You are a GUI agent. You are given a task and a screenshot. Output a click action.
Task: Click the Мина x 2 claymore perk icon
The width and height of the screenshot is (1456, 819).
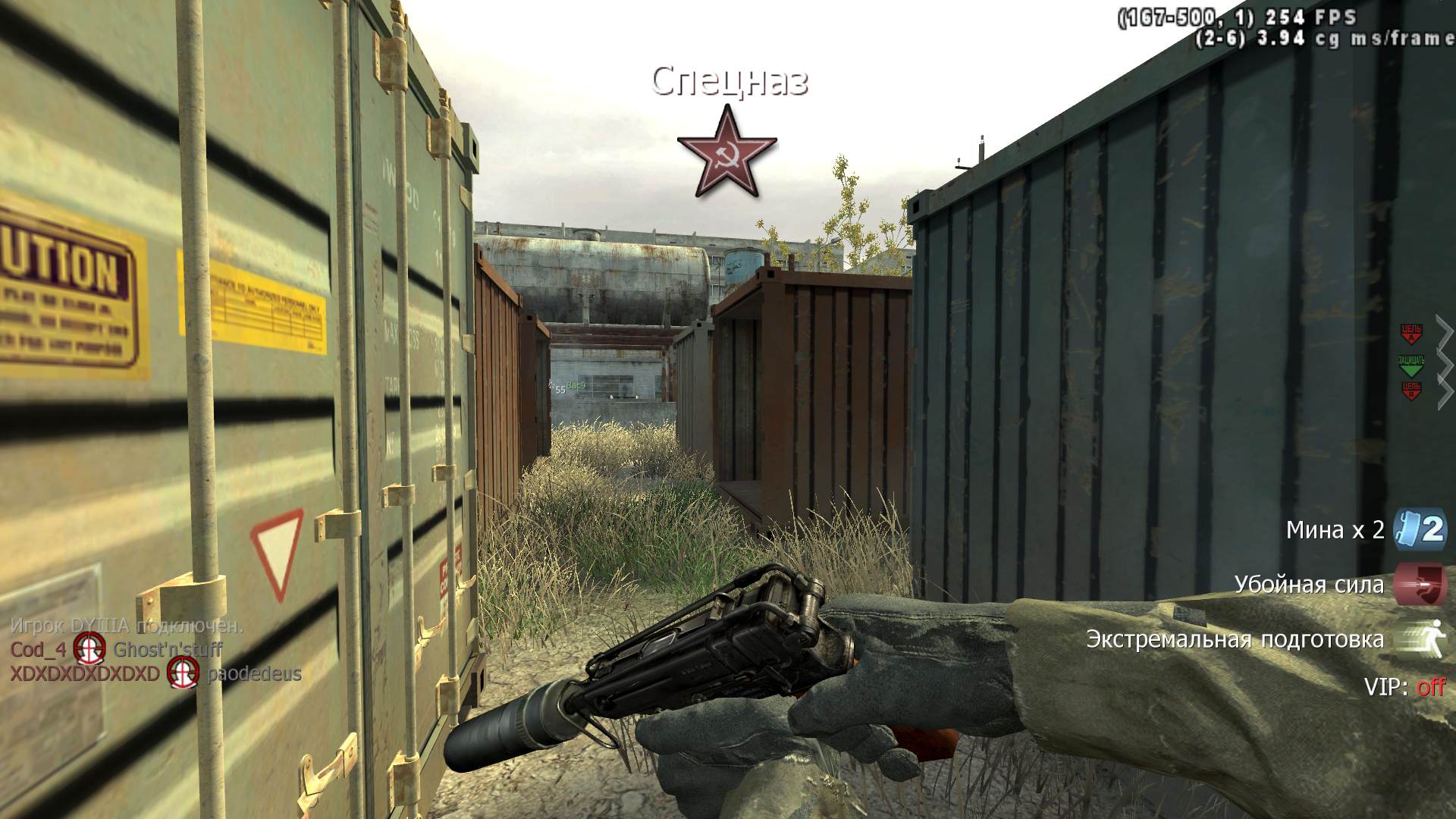click(1420, 529)
